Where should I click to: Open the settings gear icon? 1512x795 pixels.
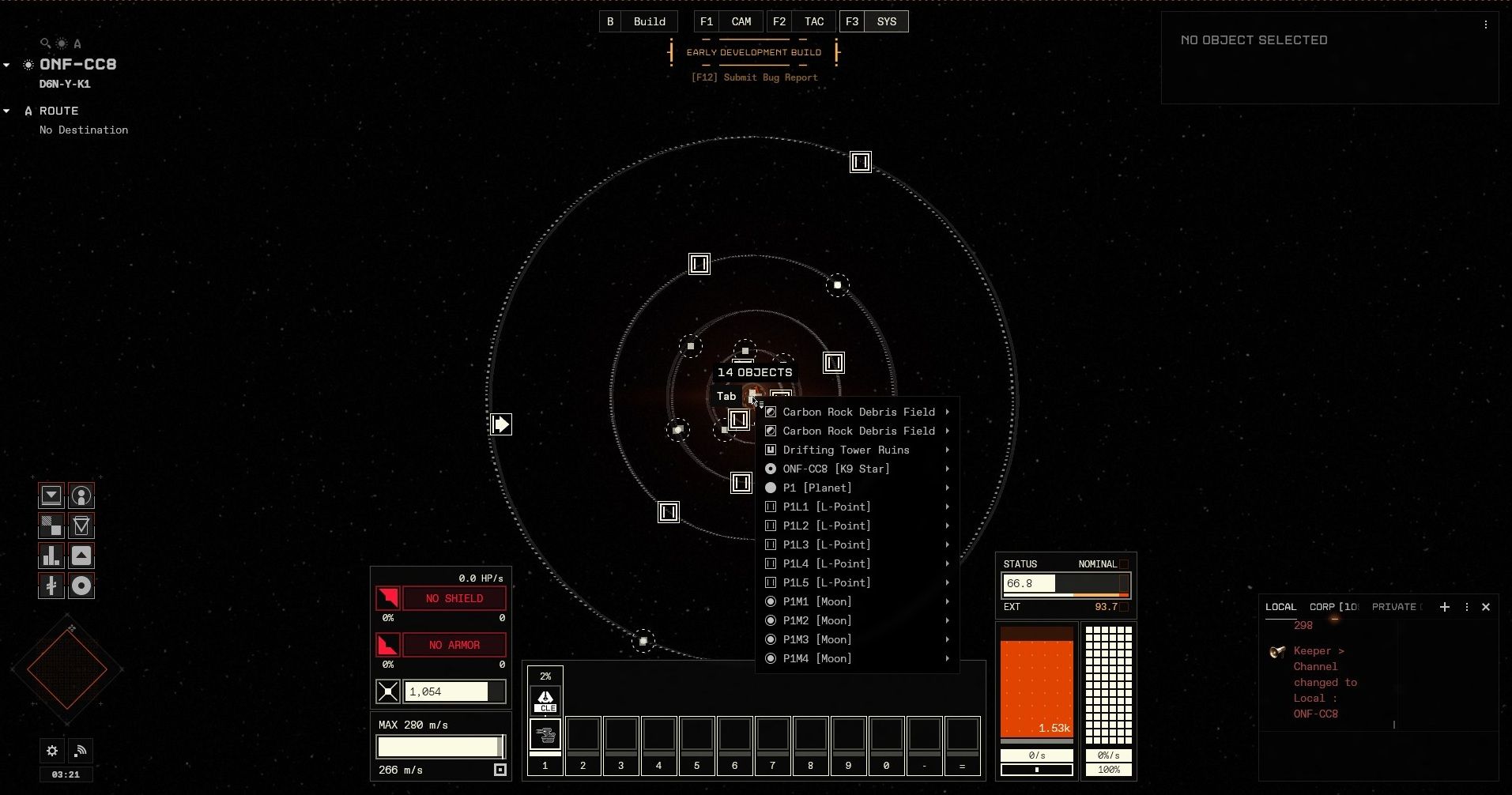point(52,751)
